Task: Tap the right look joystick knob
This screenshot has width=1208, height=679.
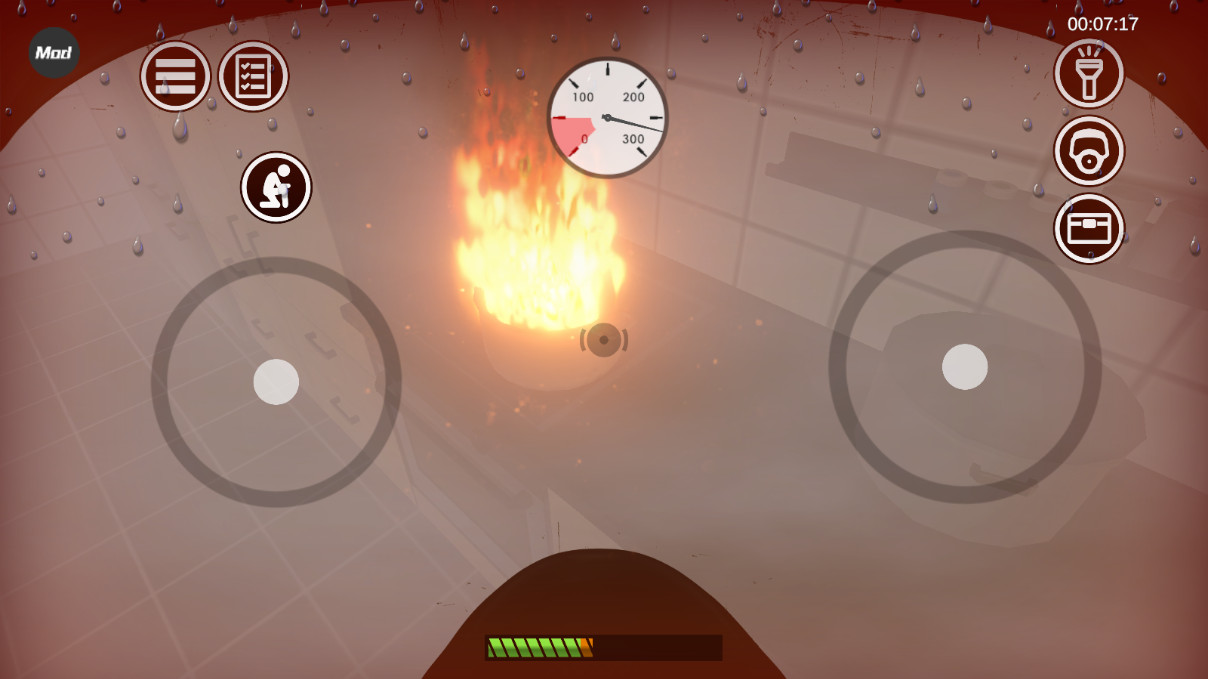Action: [x=965, y=367]
